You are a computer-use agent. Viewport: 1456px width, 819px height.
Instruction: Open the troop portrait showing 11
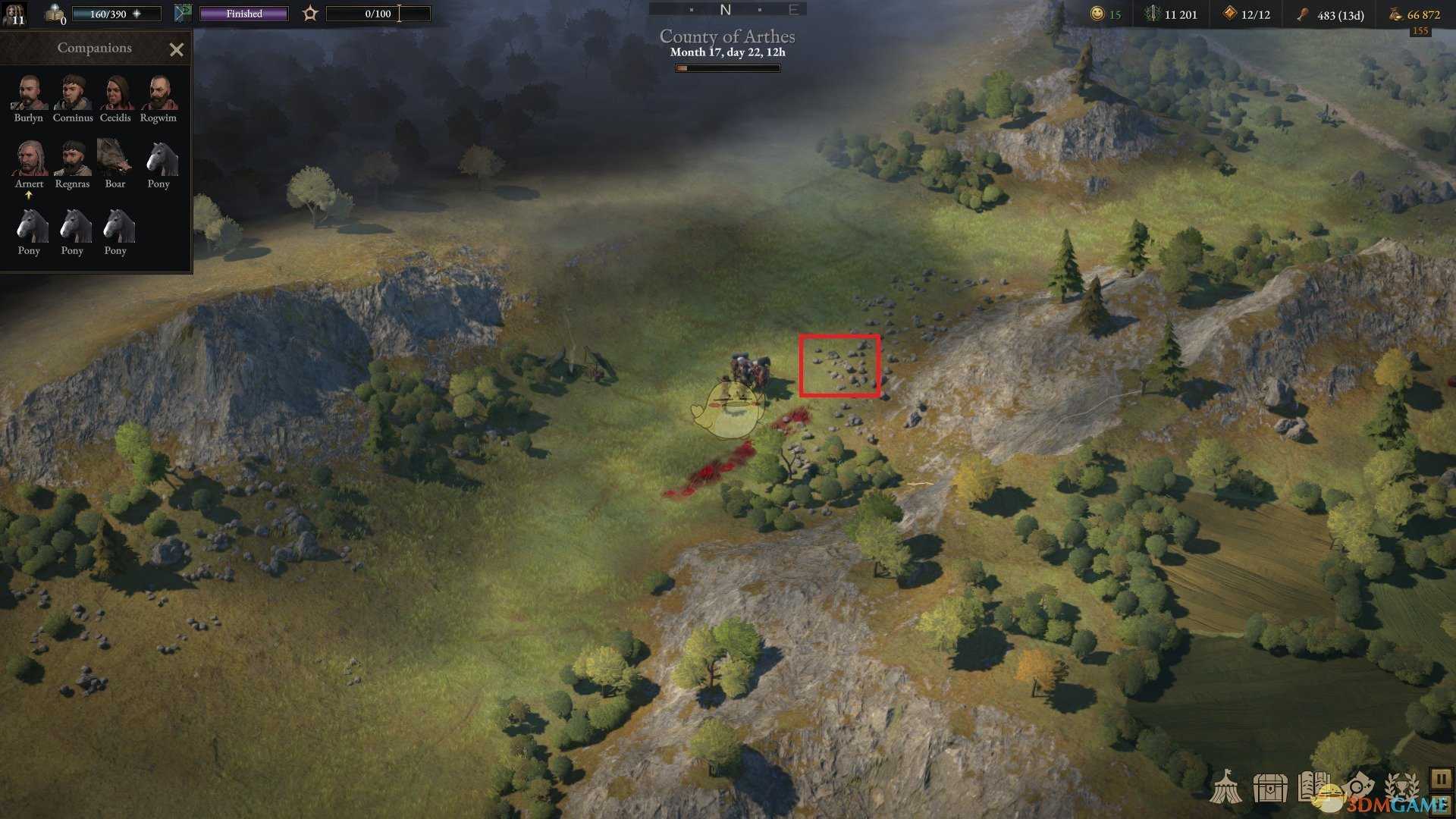click(15, 14)
